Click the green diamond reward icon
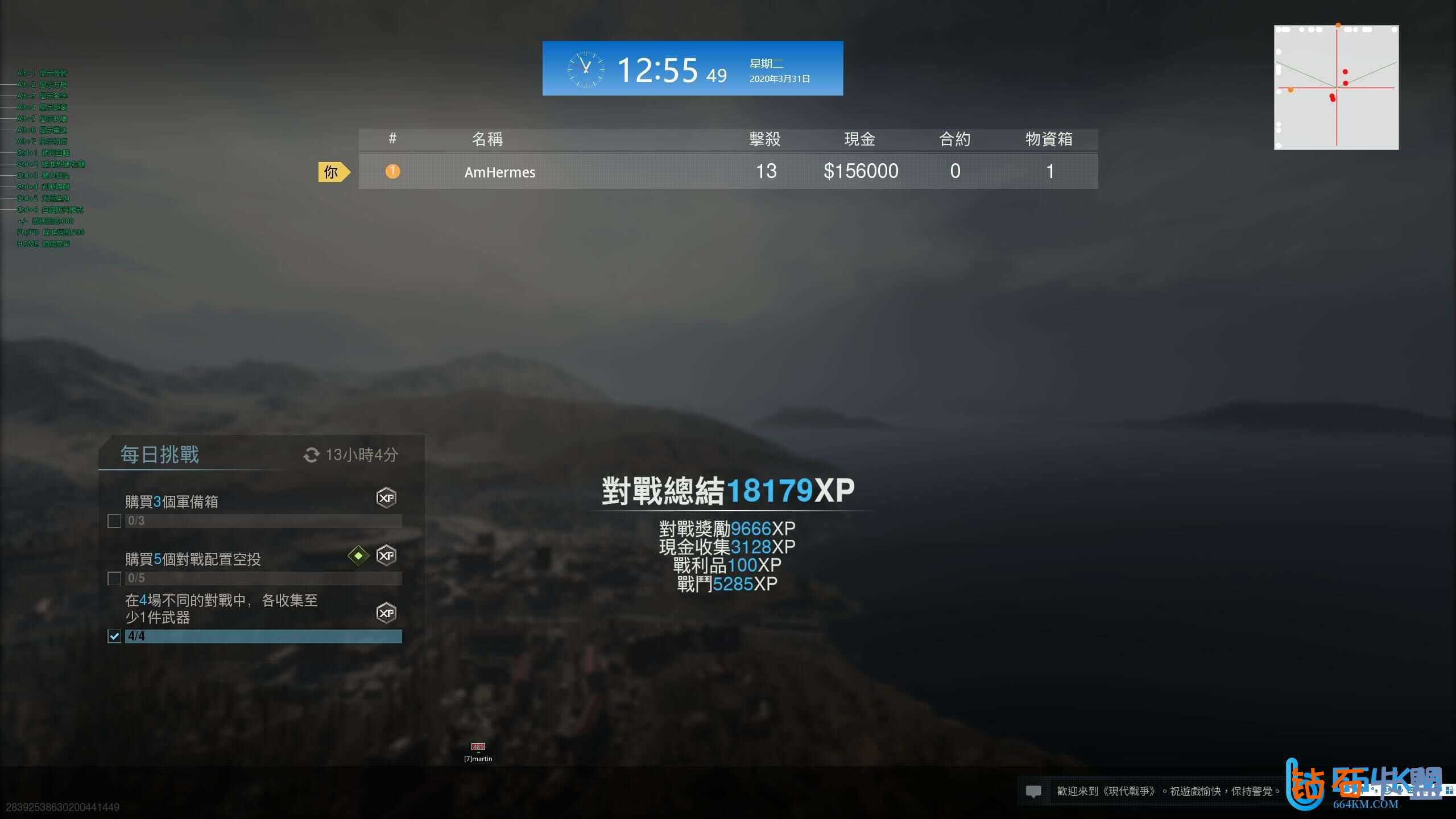This screenshot has height=819, width=1456. (358, 556)
